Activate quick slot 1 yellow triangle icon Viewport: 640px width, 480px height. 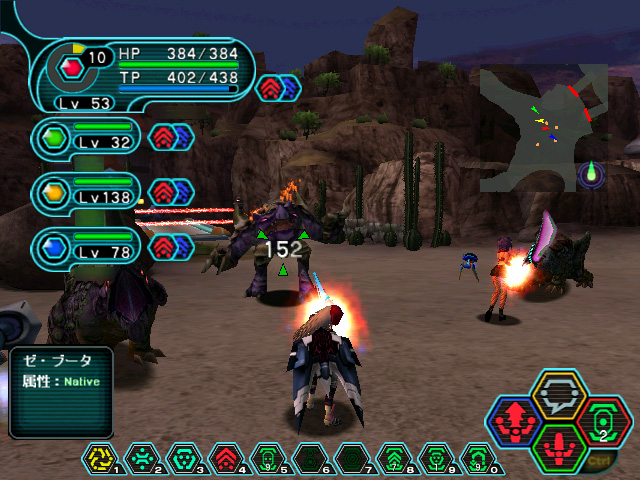[x=98, y=459]
